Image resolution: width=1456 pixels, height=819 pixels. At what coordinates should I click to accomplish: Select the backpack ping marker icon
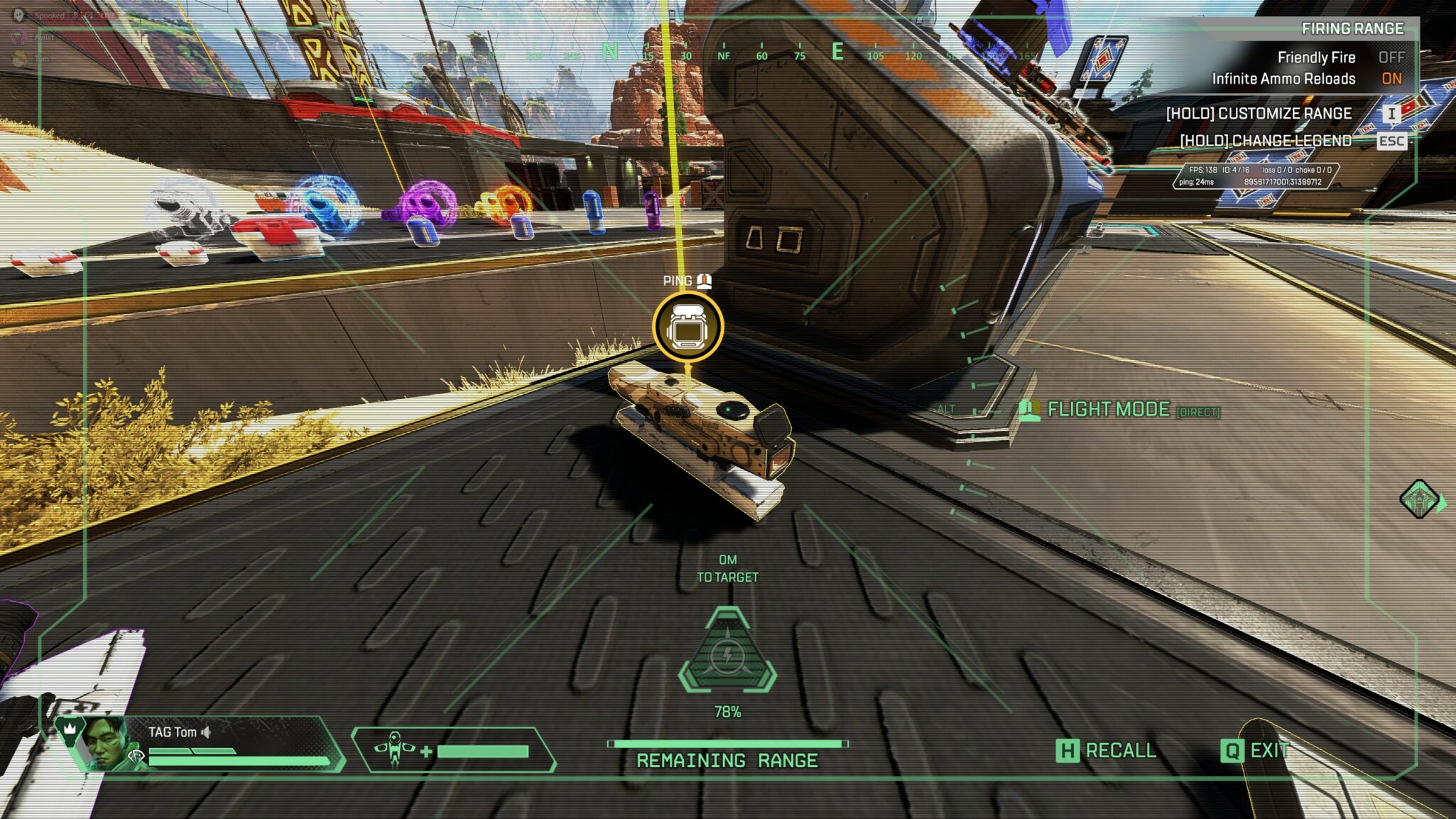(x=687, y=328)
